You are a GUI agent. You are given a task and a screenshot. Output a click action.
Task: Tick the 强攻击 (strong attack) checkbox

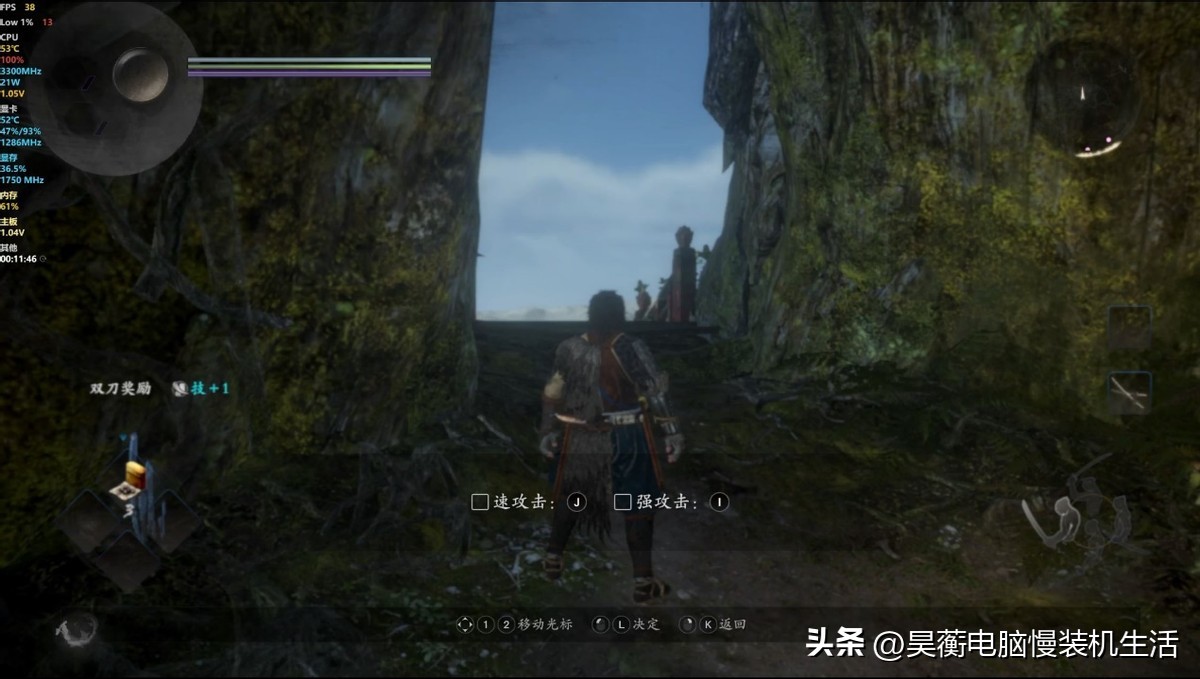(623, 502)
